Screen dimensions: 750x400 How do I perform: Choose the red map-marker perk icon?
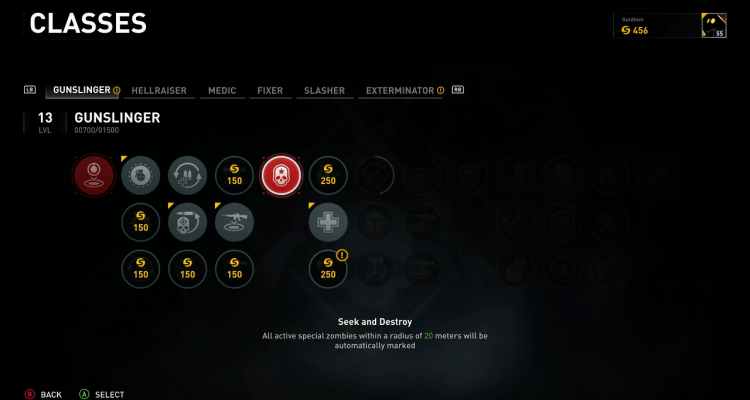[x=93, y=175]
